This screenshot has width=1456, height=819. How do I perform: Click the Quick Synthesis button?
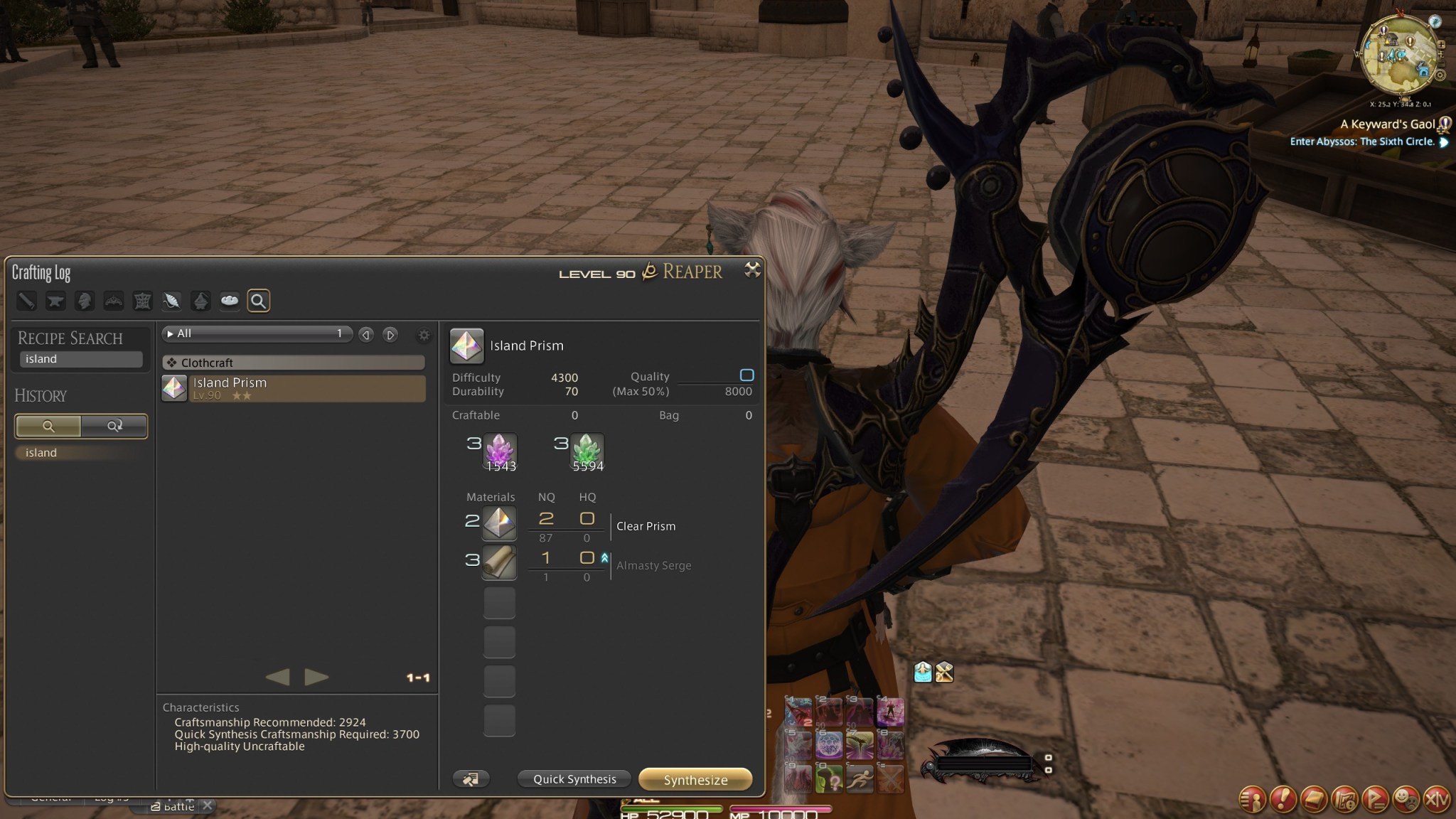(573, 779)
